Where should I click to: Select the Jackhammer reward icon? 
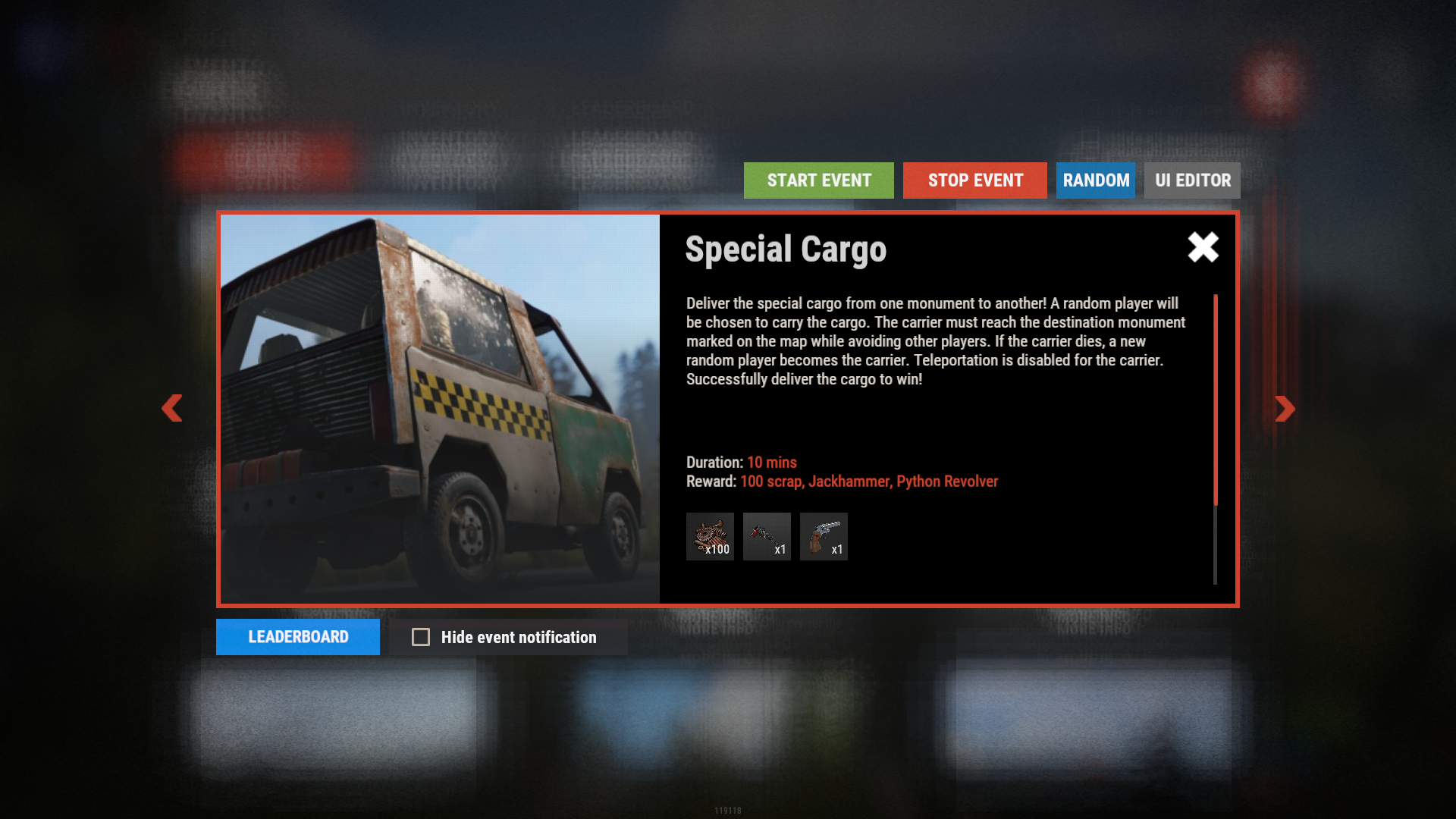coord(767,537)
